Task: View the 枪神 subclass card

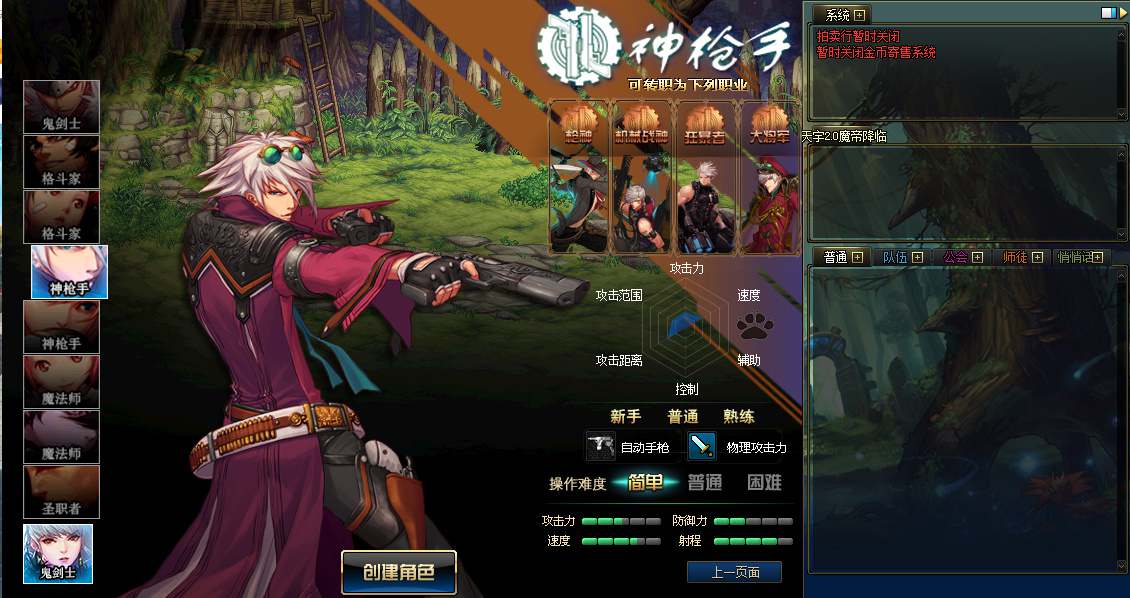Action: point(579,177)
